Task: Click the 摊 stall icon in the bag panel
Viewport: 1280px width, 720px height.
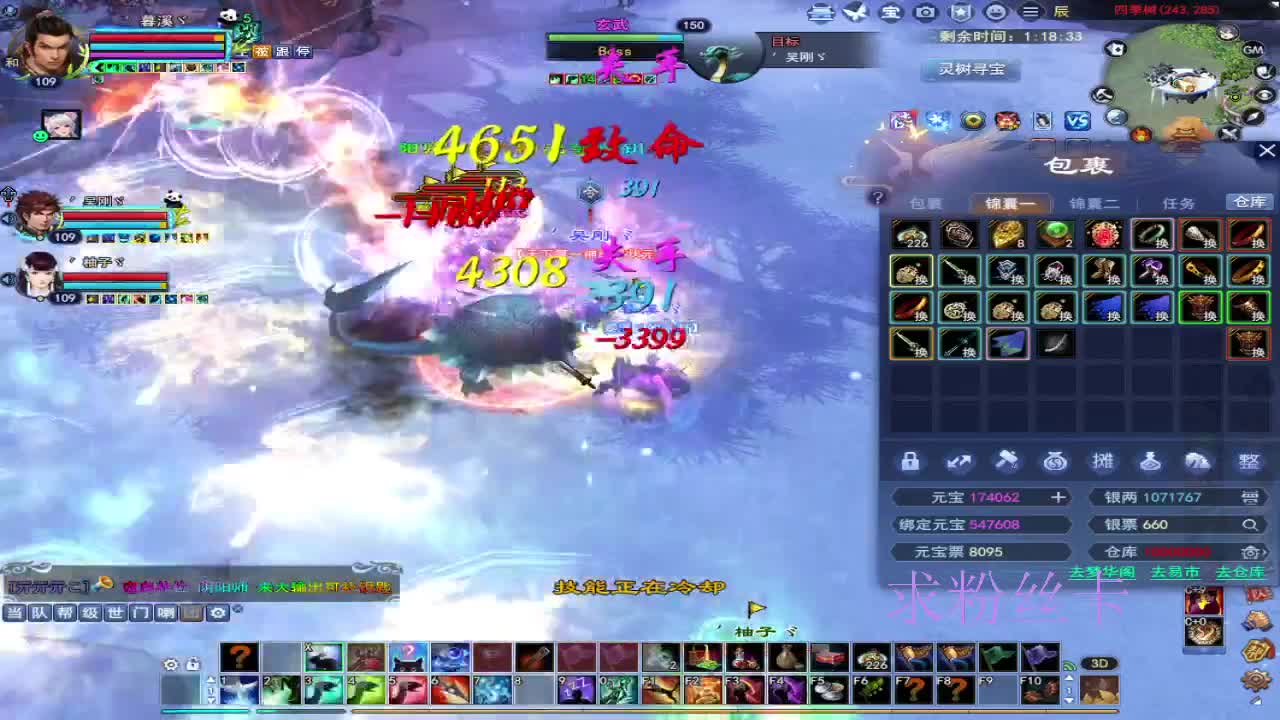Action: pyautogui.click(x=1104, y=461)
